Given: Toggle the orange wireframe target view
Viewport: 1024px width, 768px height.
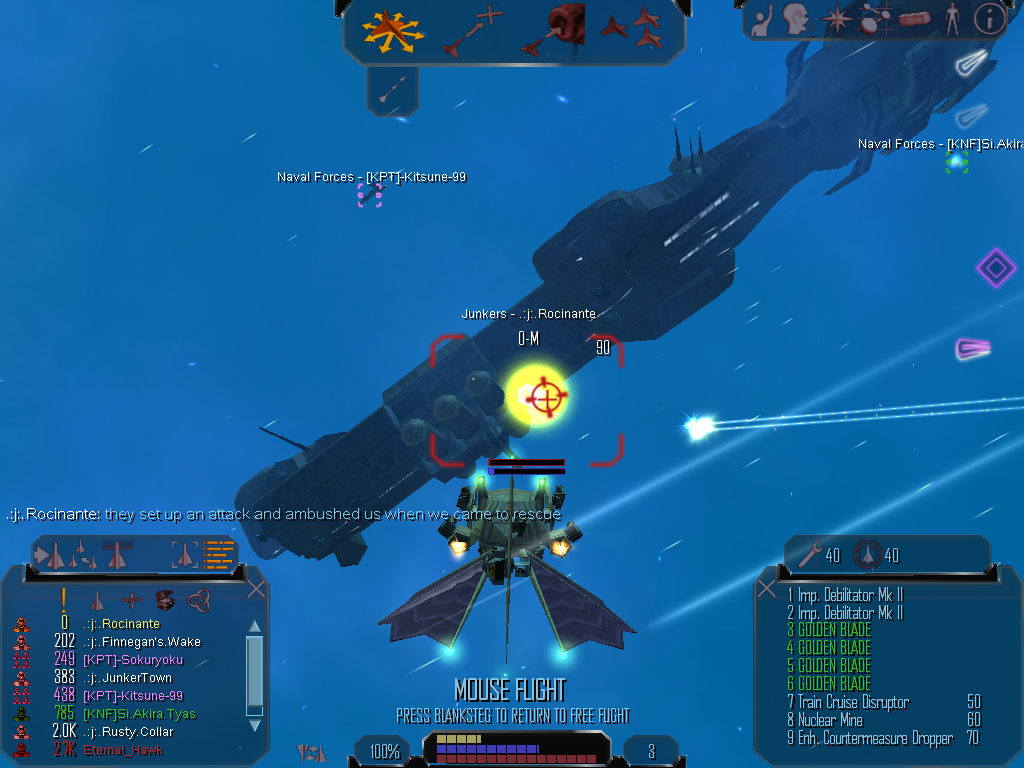Looking at the screenshot, I should pos(219,554).
